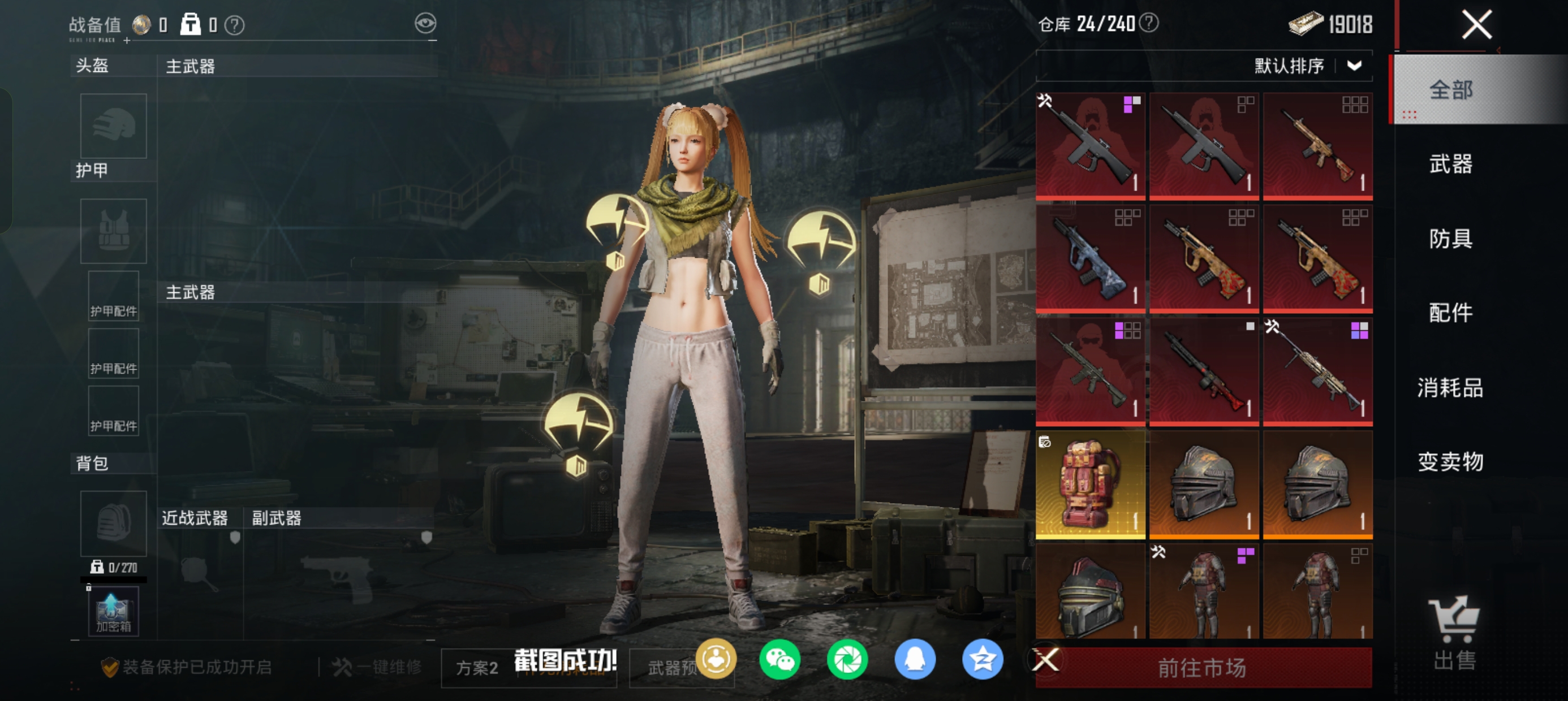The image size is (1568, 701).
Task: Toggle the eye visibility icon
Action: [425, 24]
